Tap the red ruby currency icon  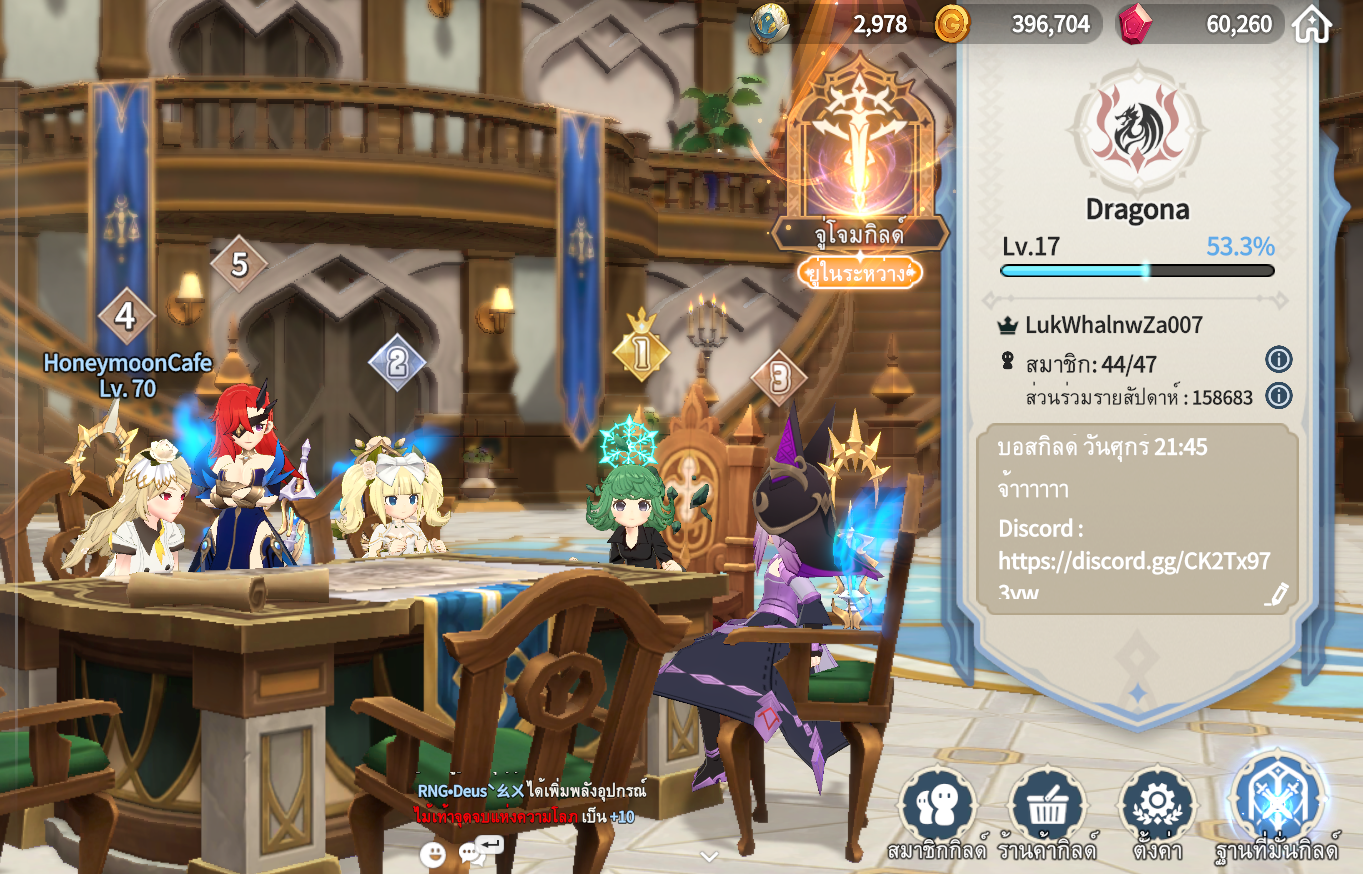tap(1134, 24)
